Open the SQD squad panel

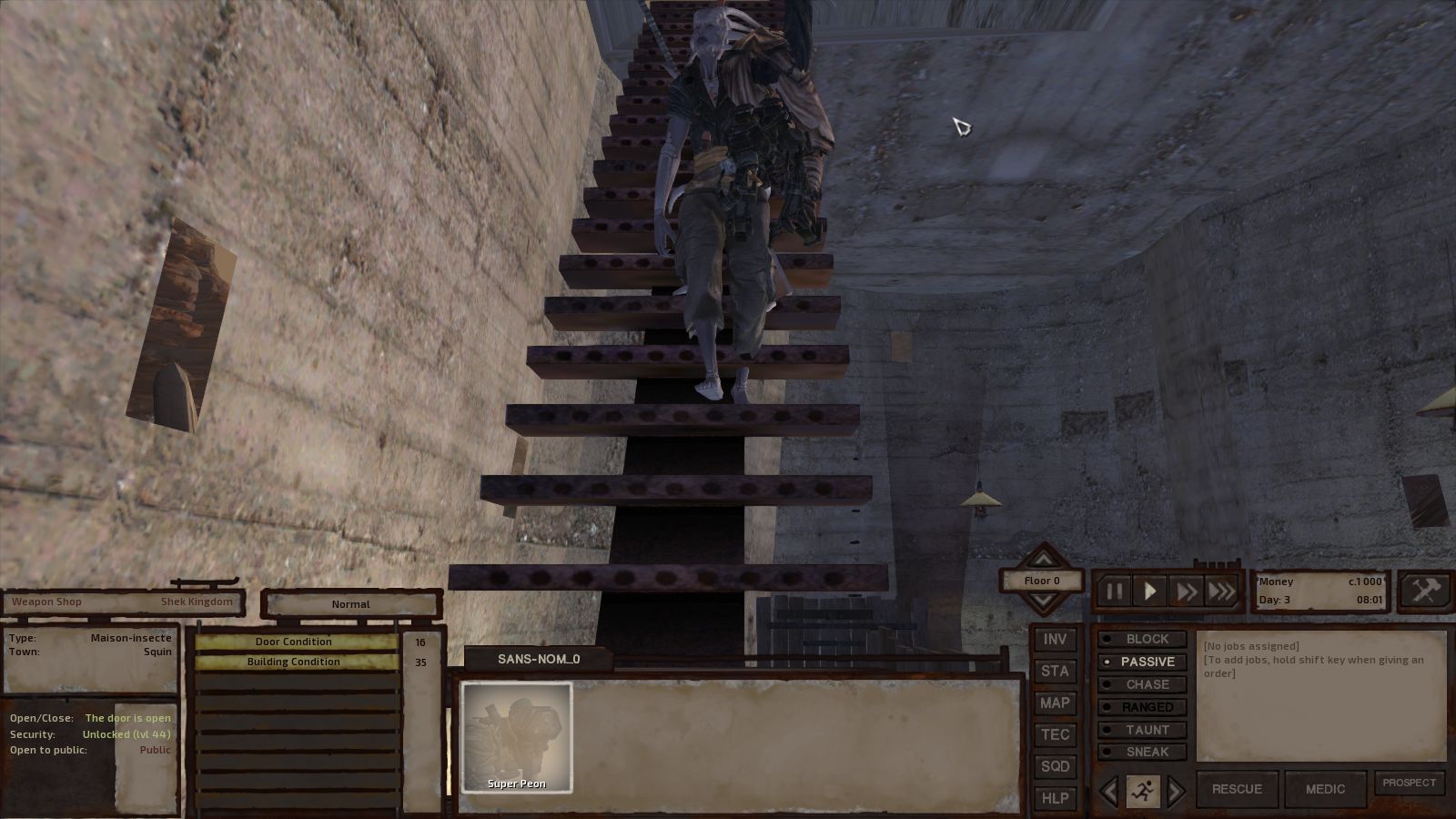click(1056, 766)
